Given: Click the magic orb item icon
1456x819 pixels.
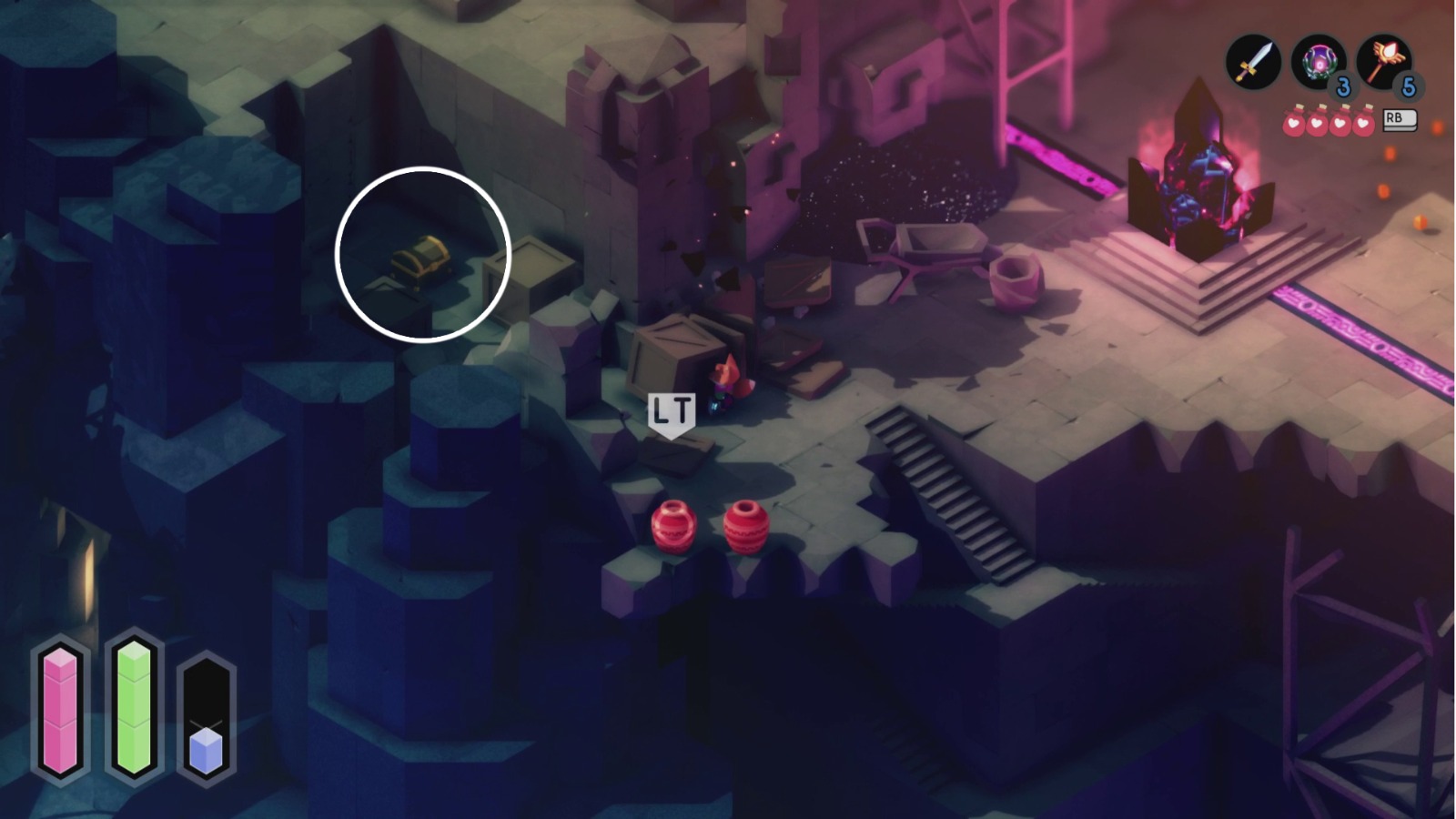Looking at the screenshot, I should click(x=1319, y=62).
